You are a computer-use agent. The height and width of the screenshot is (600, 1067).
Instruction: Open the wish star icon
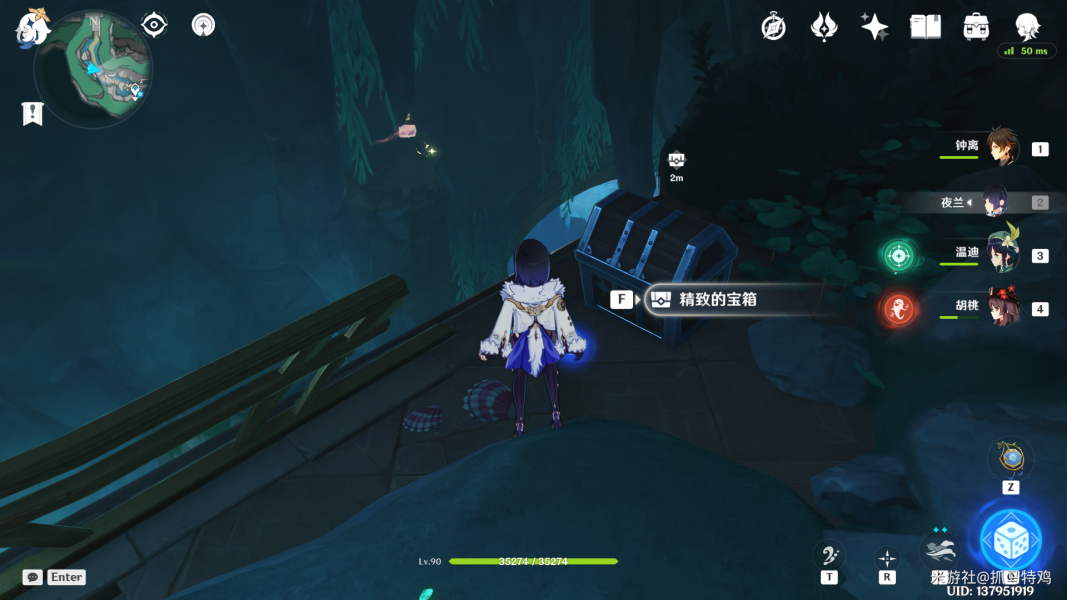[x=875, y=27]
